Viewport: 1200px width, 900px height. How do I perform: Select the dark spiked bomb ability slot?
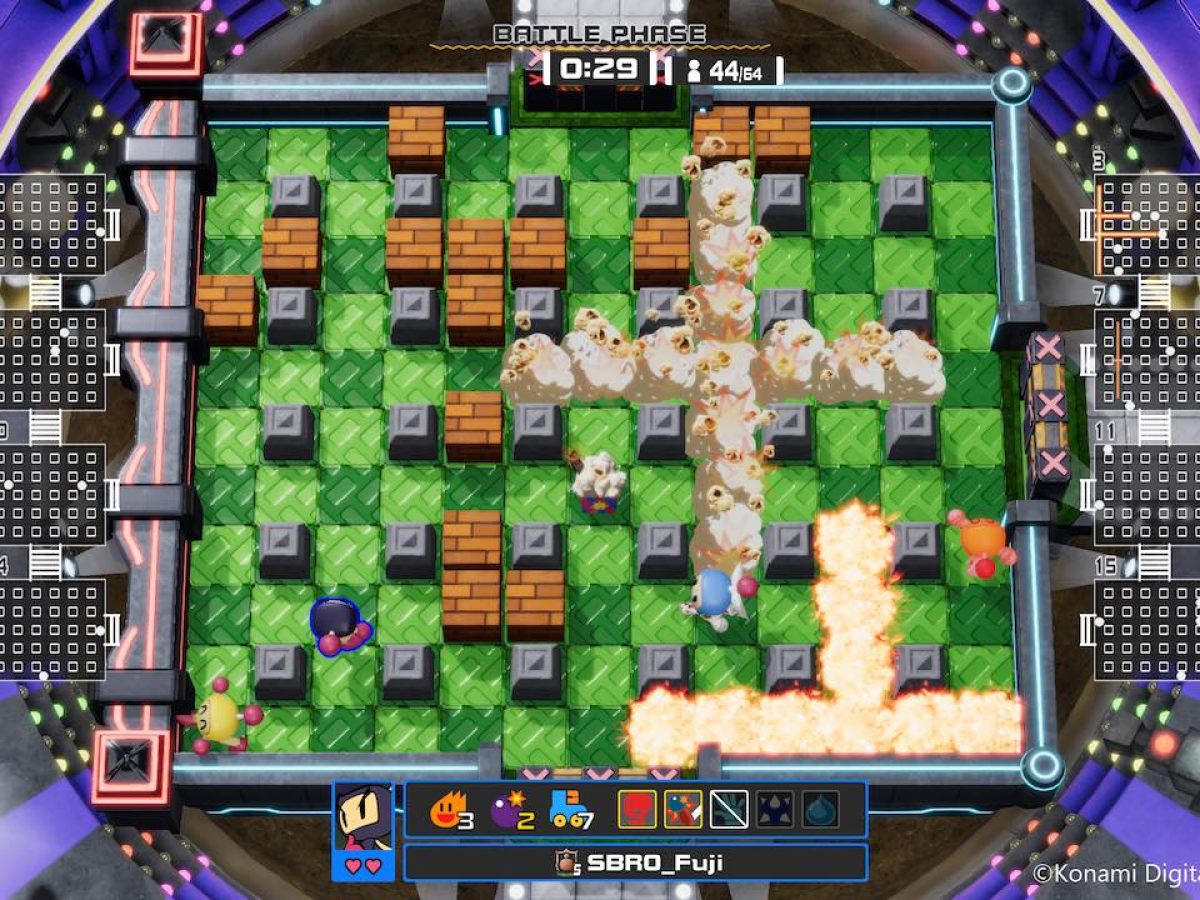click(x=775, y=809)
